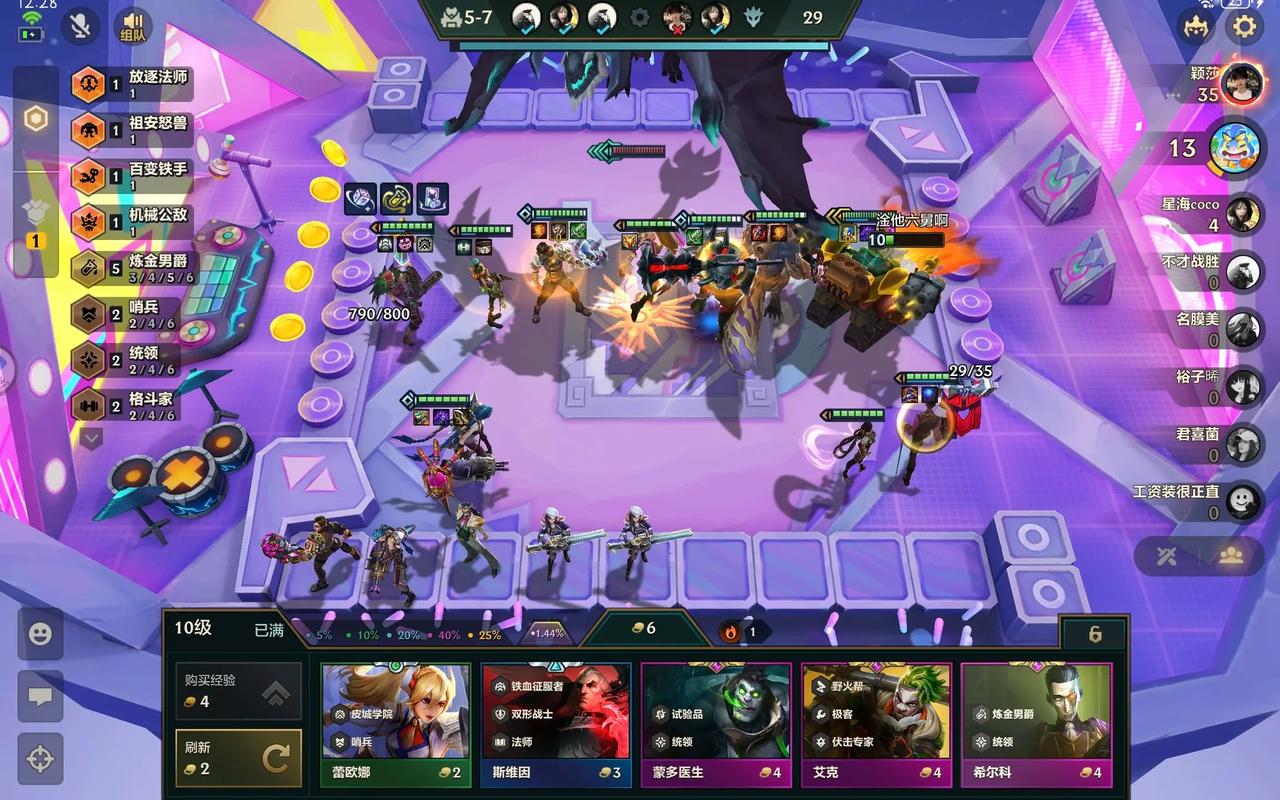The width and height of the screenshot is (1280, 800).
Task: Refresh the shop for 2 gold
Action: coord(238,758)
